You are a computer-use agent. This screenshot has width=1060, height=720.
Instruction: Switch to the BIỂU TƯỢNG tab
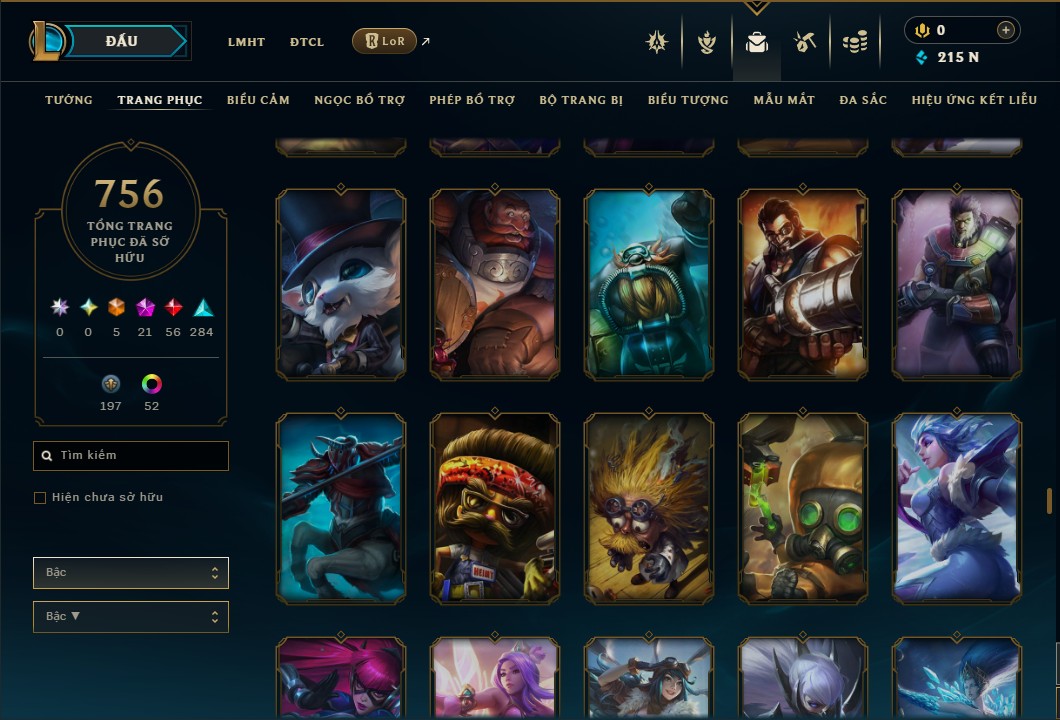688,100
